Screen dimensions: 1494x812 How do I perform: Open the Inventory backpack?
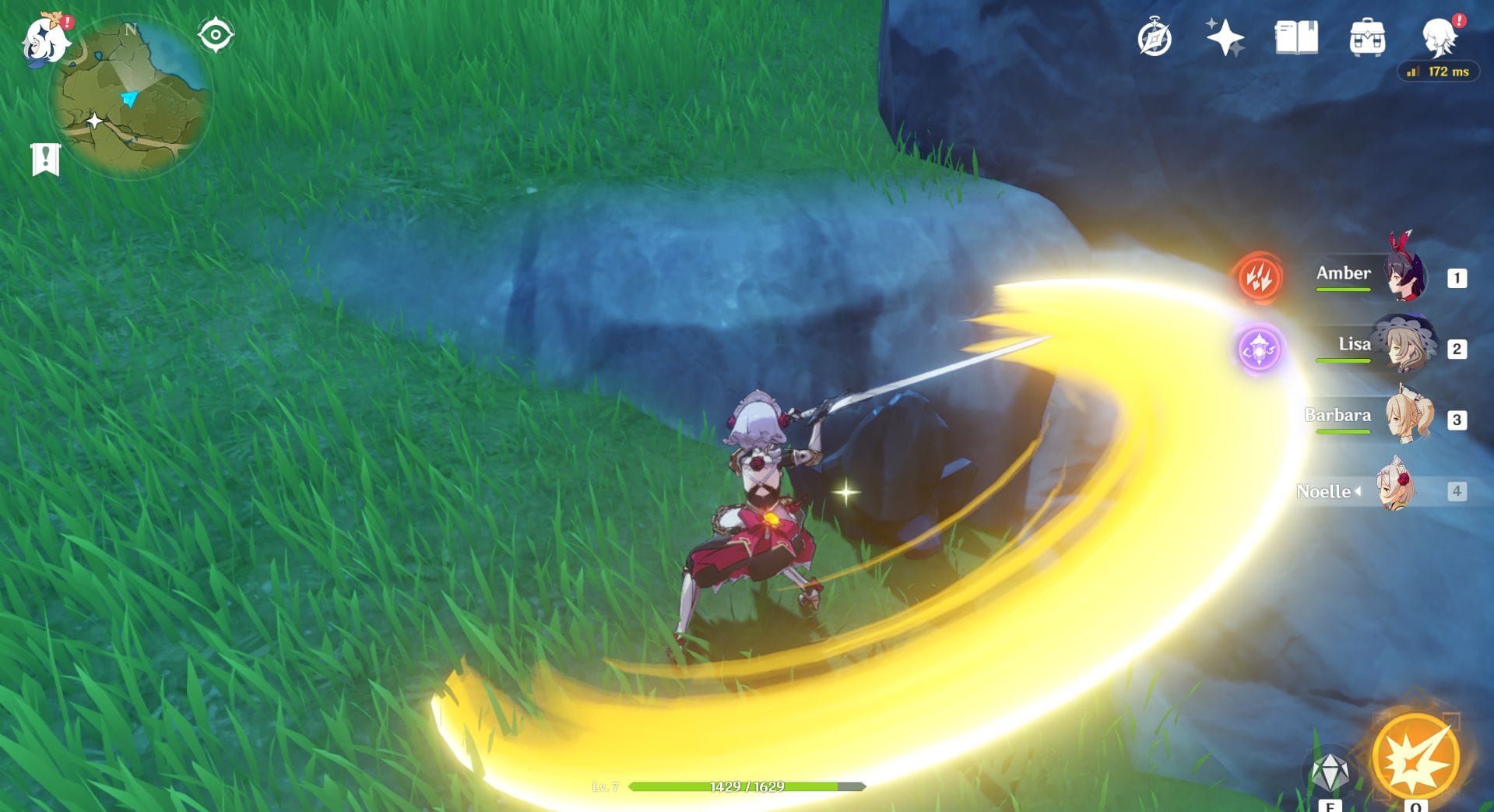pyautogui.click(x=1368, y=36)
